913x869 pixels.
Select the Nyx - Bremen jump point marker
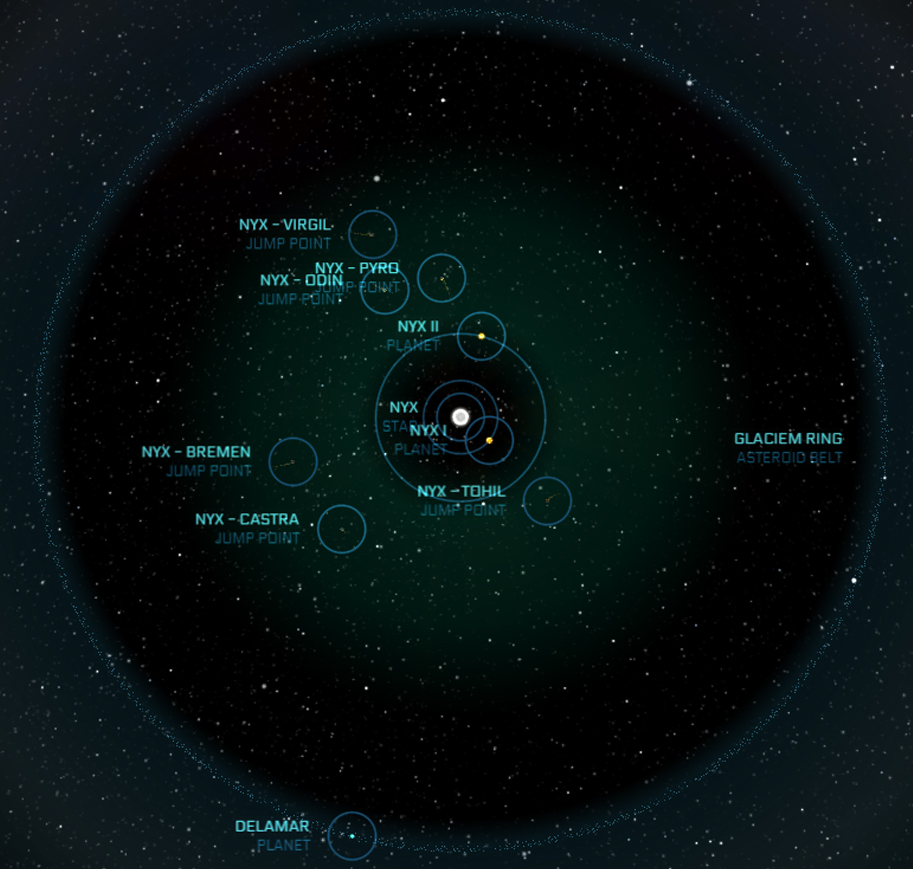pos(293,462)
